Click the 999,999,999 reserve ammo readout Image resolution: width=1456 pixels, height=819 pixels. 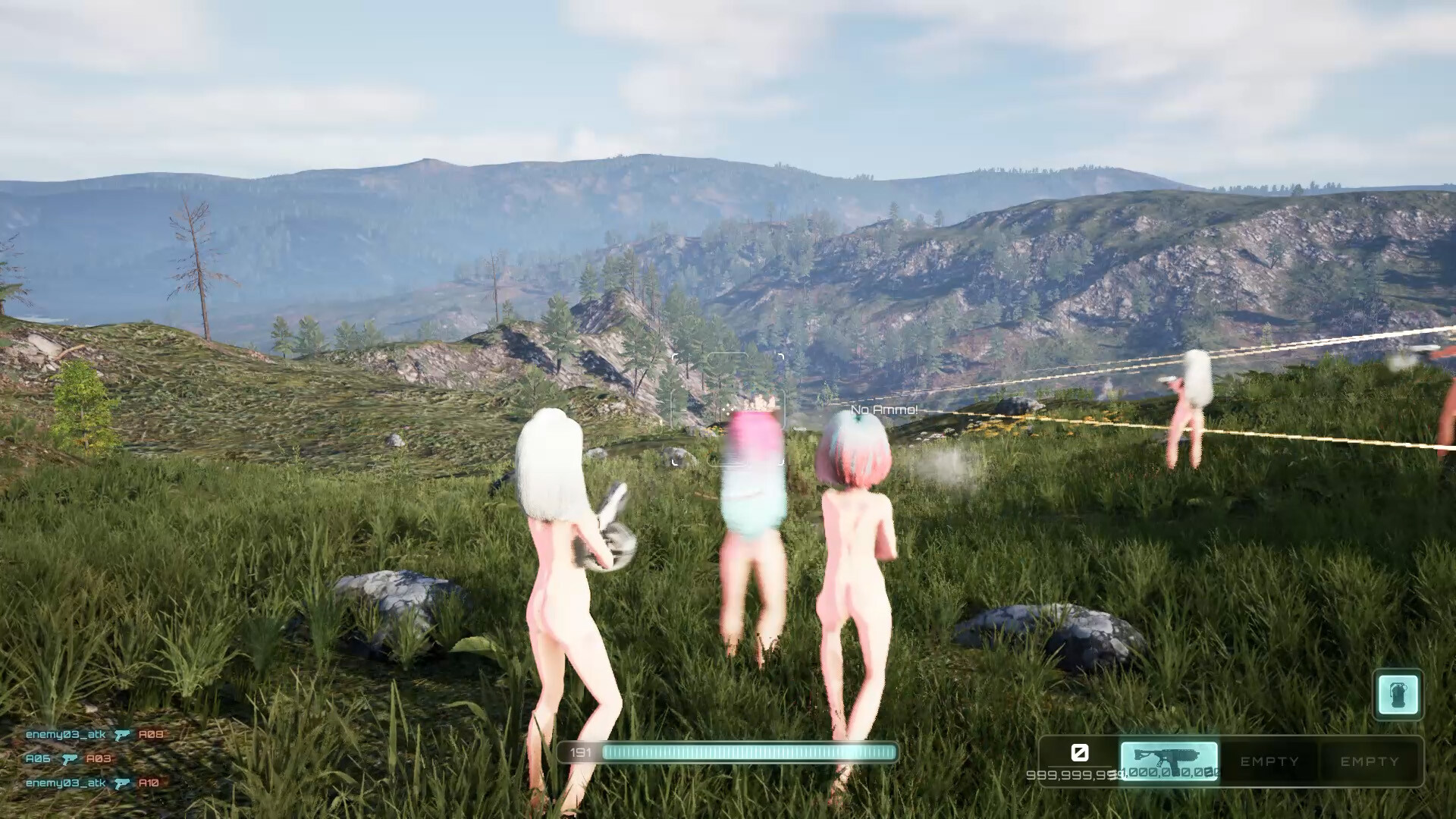click(1071, 773)
